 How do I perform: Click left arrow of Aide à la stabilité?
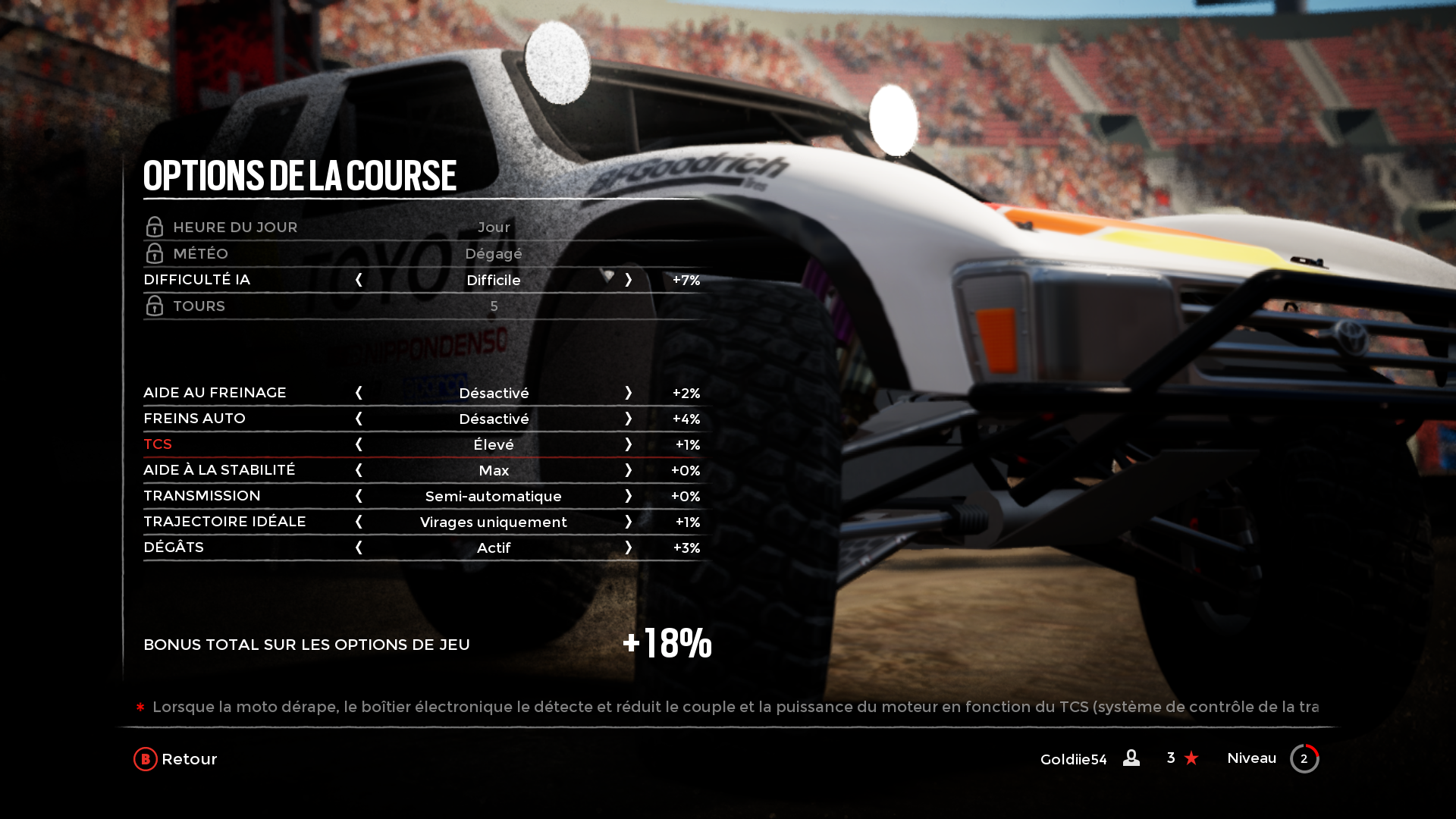[x=359, y=470]
